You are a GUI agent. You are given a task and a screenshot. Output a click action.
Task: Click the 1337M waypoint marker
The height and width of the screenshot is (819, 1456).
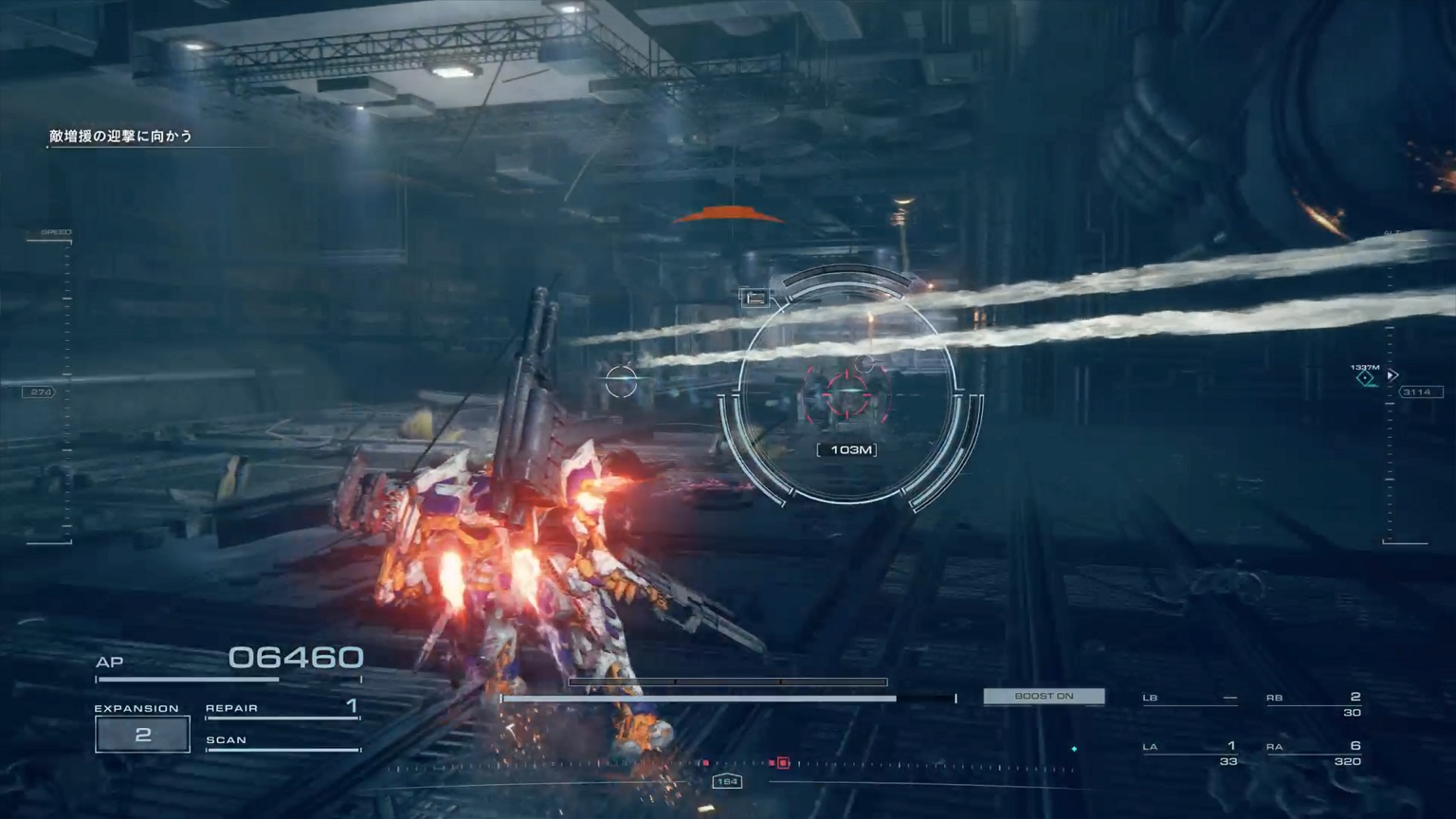click(1365, 377)
